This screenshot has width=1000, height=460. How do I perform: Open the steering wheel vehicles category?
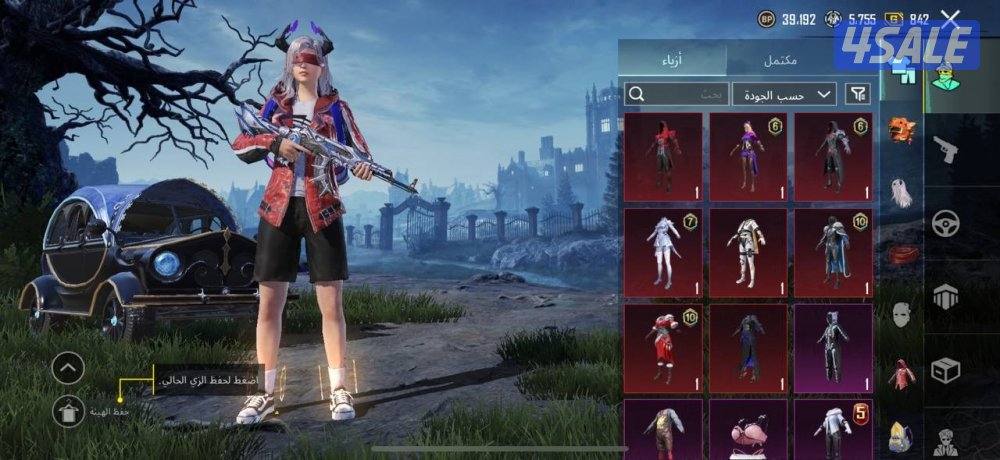(x=945, y=223)
